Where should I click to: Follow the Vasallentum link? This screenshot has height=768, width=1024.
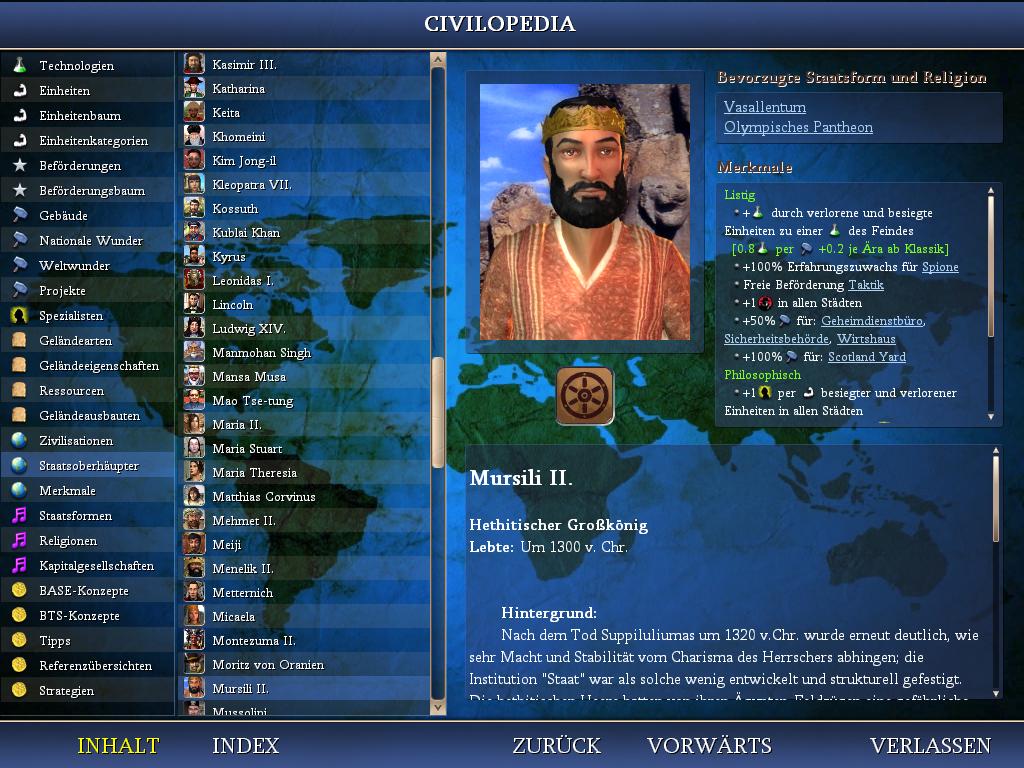coord(765,107)
